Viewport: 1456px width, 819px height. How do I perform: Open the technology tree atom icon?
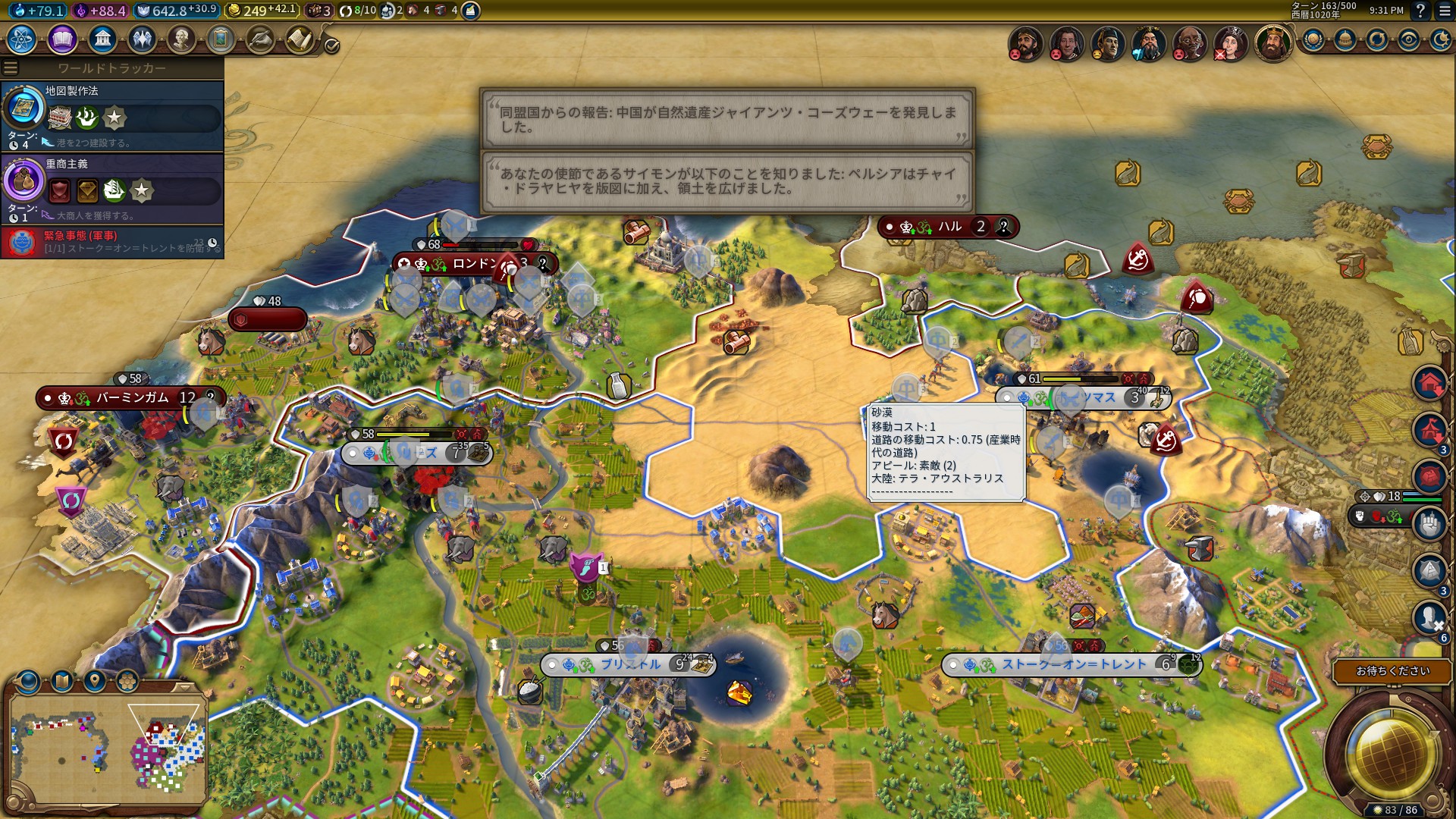point(22,39)
